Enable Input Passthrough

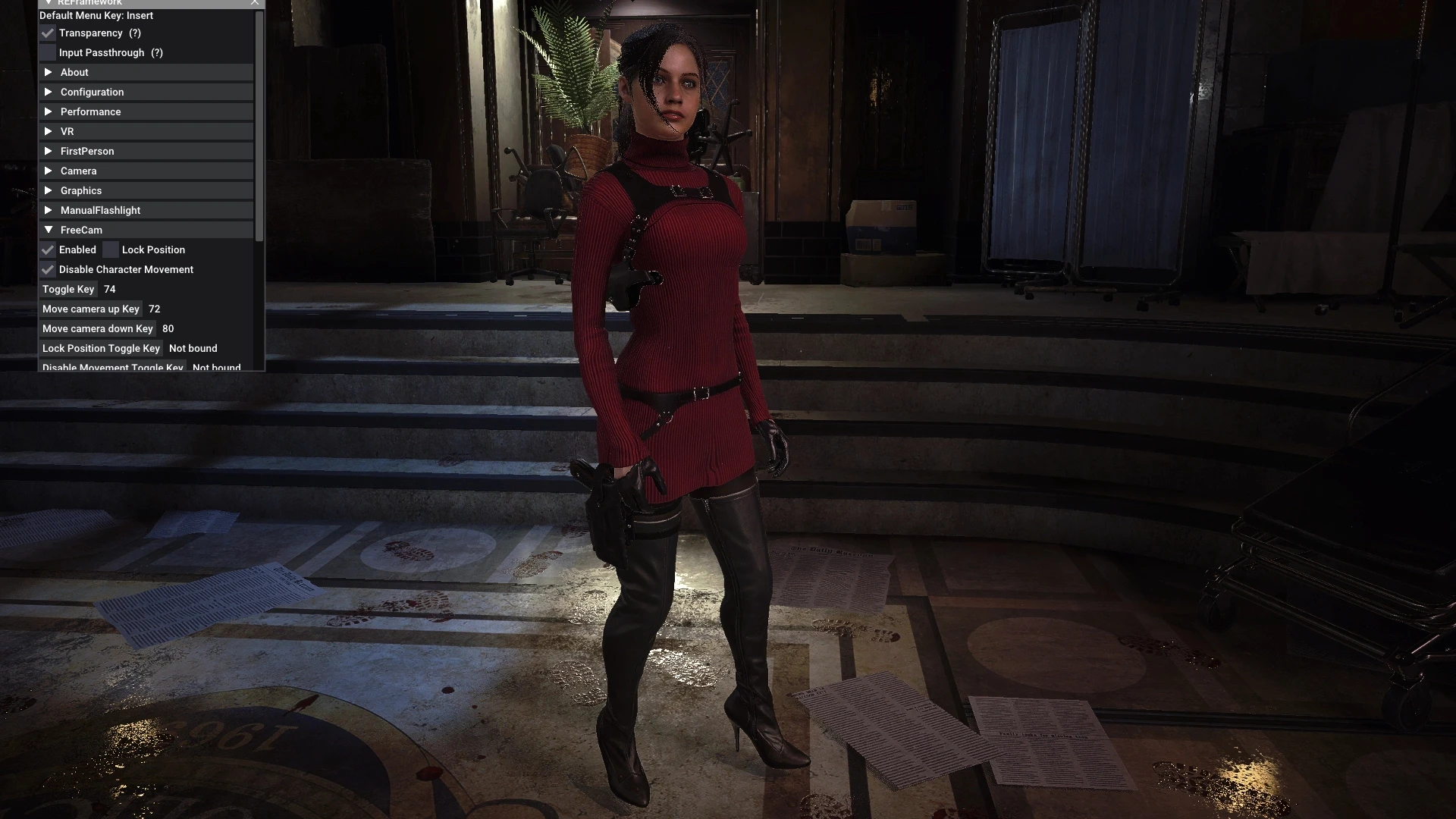pos(48,52)
